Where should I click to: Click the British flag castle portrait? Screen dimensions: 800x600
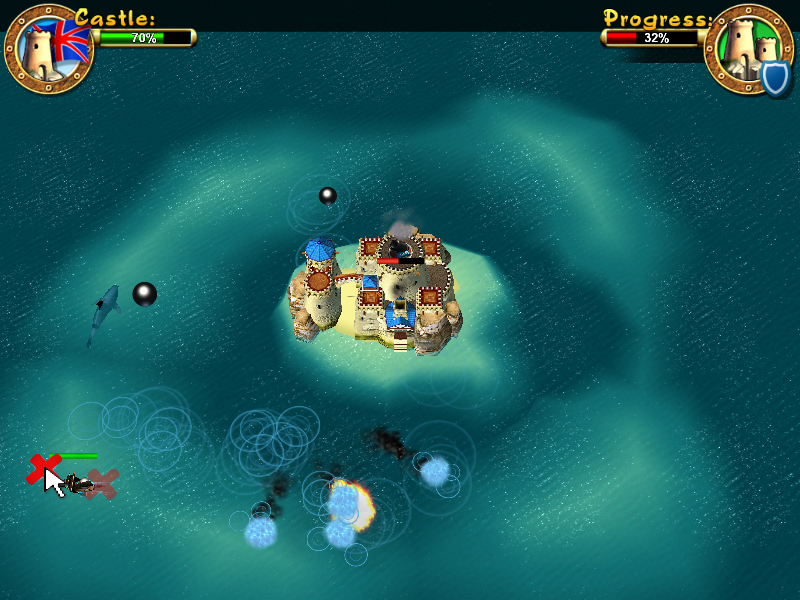(x=48, y=47)
